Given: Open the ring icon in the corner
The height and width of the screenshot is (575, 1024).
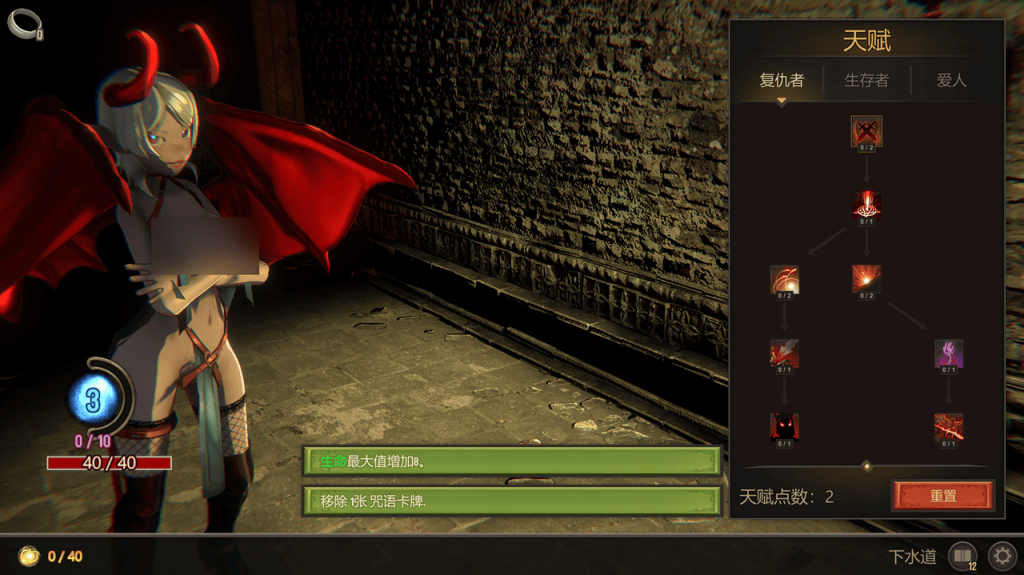Looking at the screenshot, I should pos(23,23).
